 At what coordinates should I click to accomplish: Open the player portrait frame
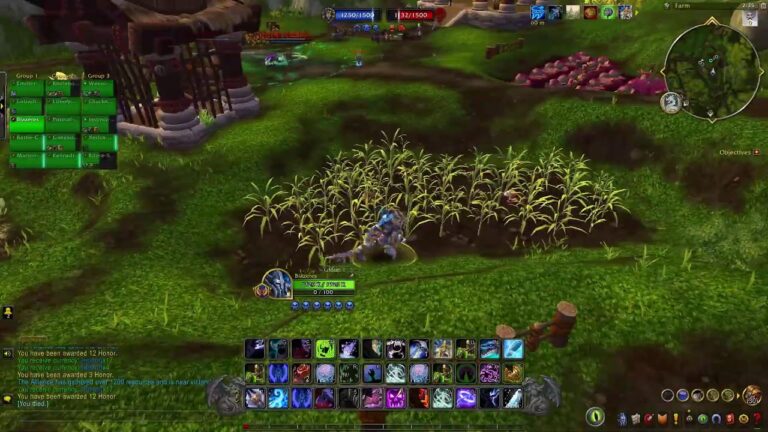(x=276, y=283)
